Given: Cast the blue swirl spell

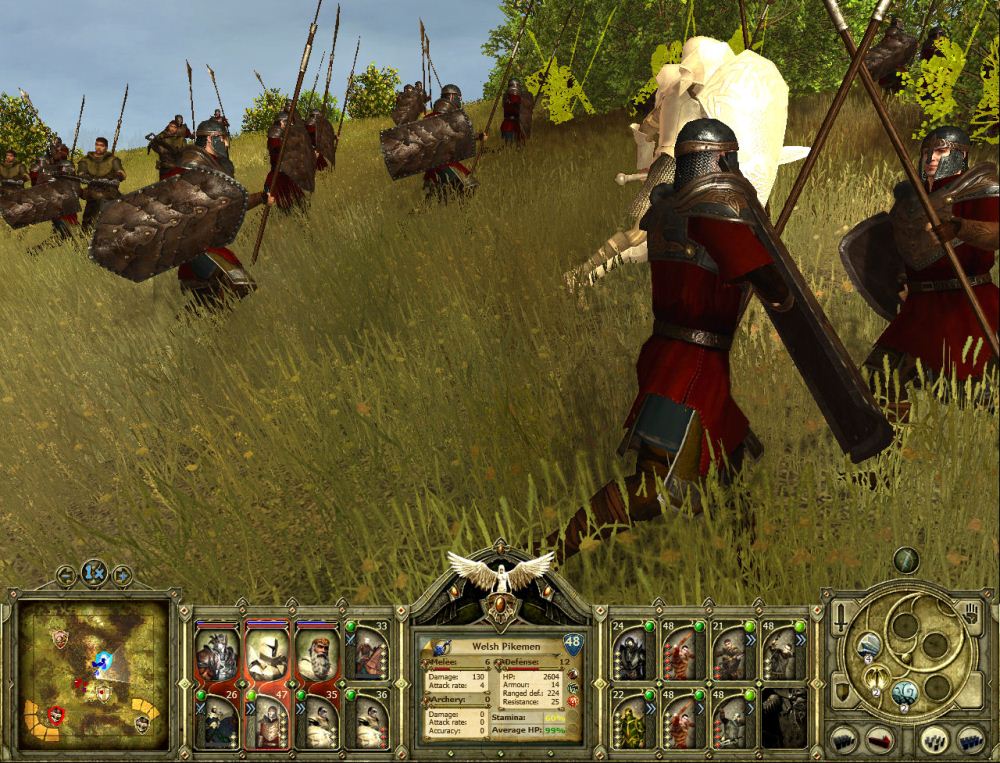Looking at the screenshot, I should point(904,692).
